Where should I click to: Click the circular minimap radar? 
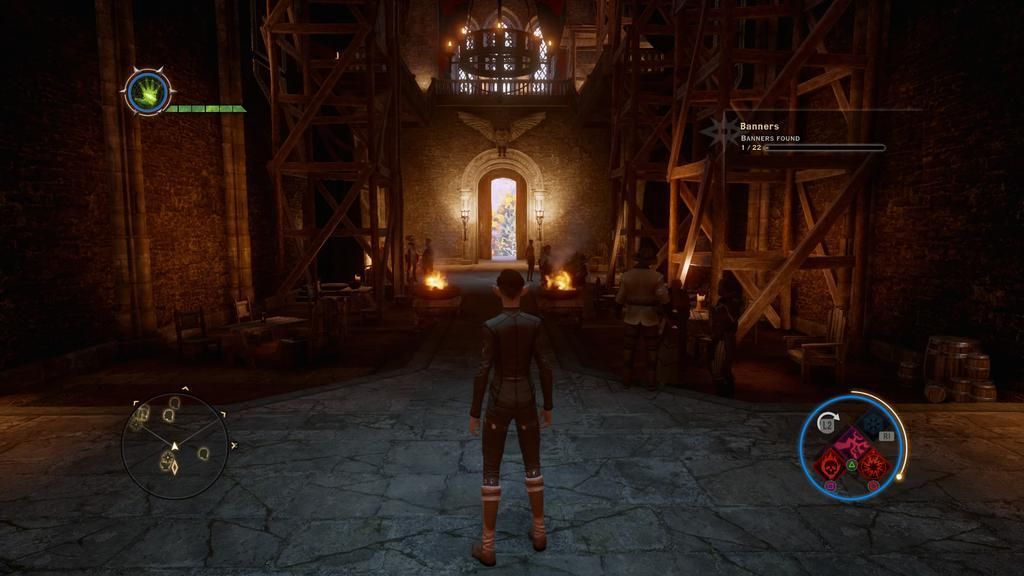(x=174, y=446)
